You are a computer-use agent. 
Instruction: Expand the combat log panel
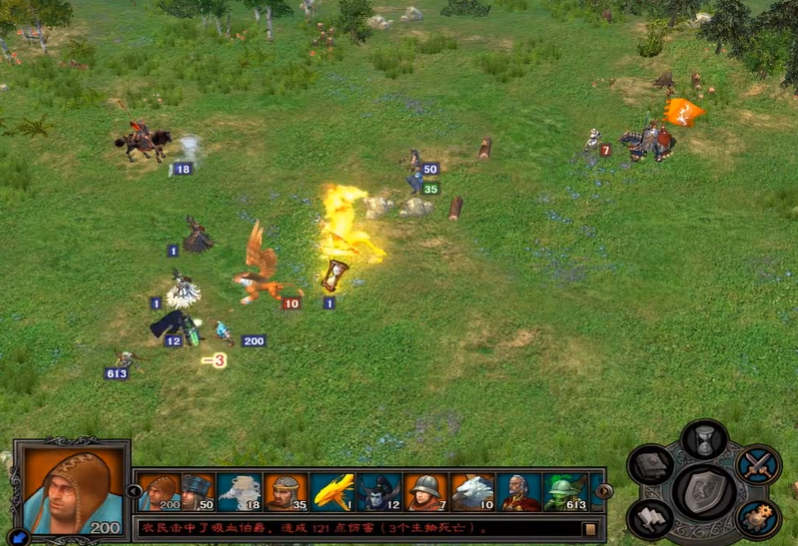[x=590, y=528]
